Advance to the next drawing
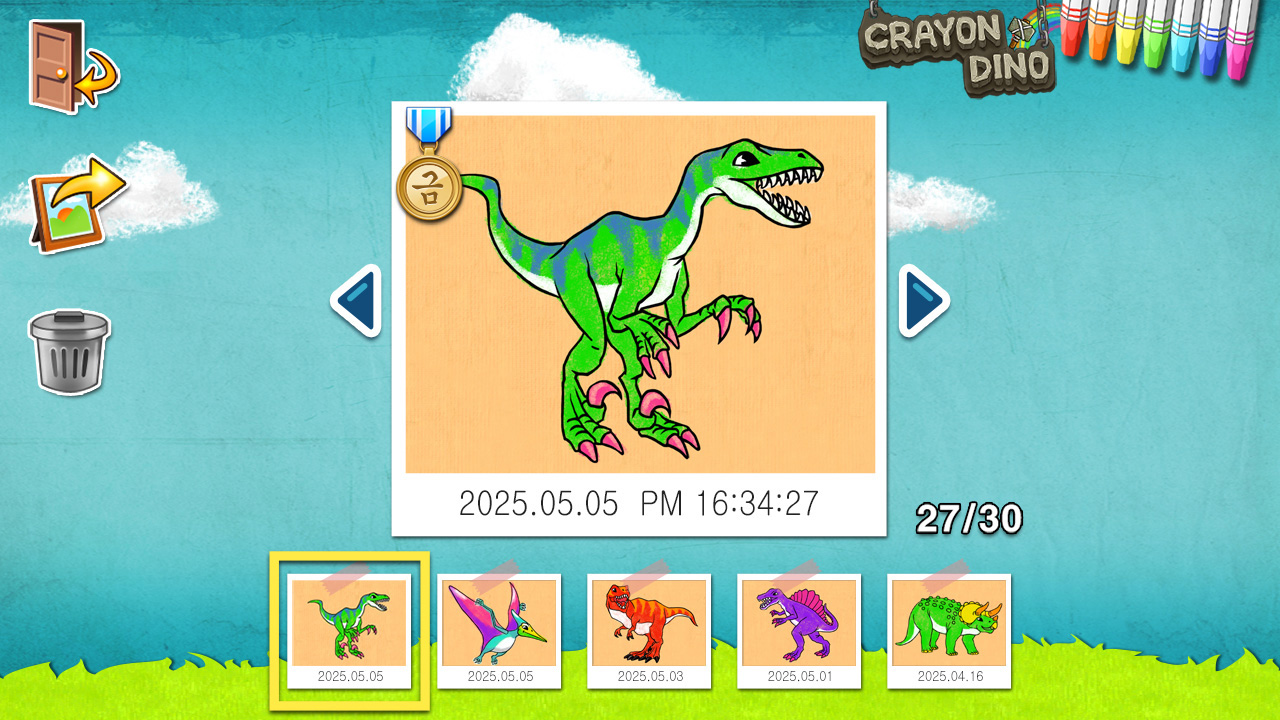This screenshot has width=1280, height=720. coord(924,297)
